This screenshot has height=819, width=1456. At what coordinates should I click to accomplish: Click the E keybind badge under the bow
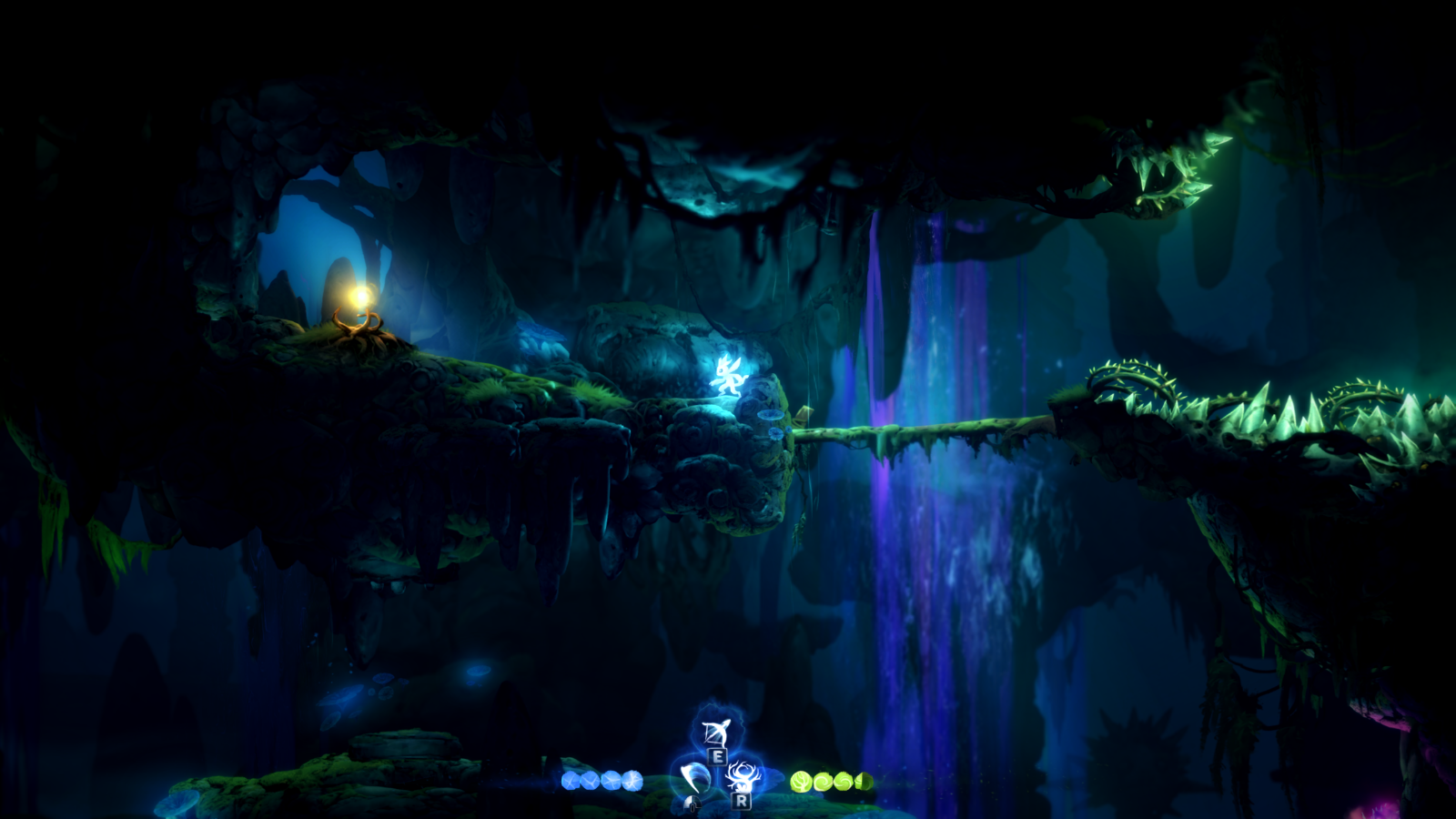[x=719, y=756]
